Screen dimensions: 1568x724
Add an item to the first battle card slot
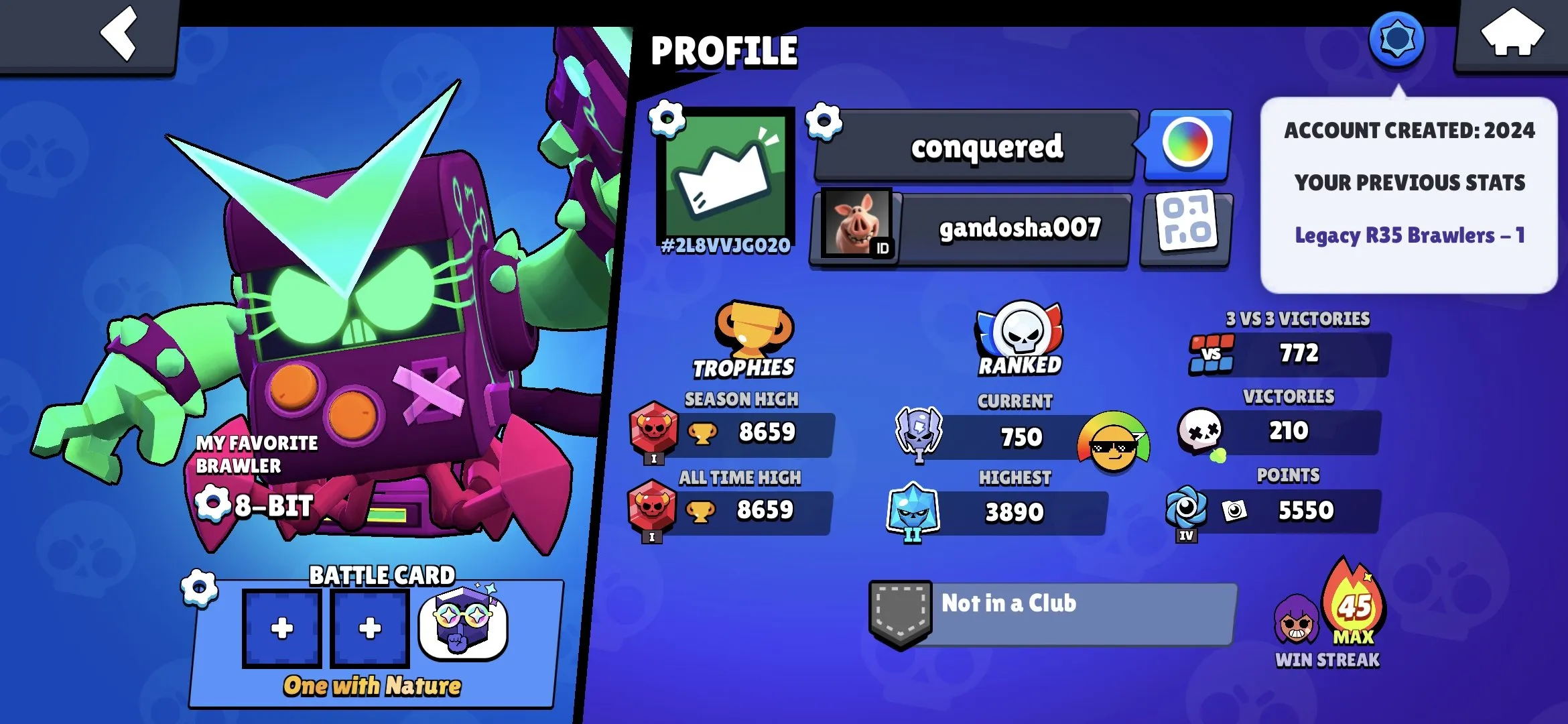coord(281,627)
